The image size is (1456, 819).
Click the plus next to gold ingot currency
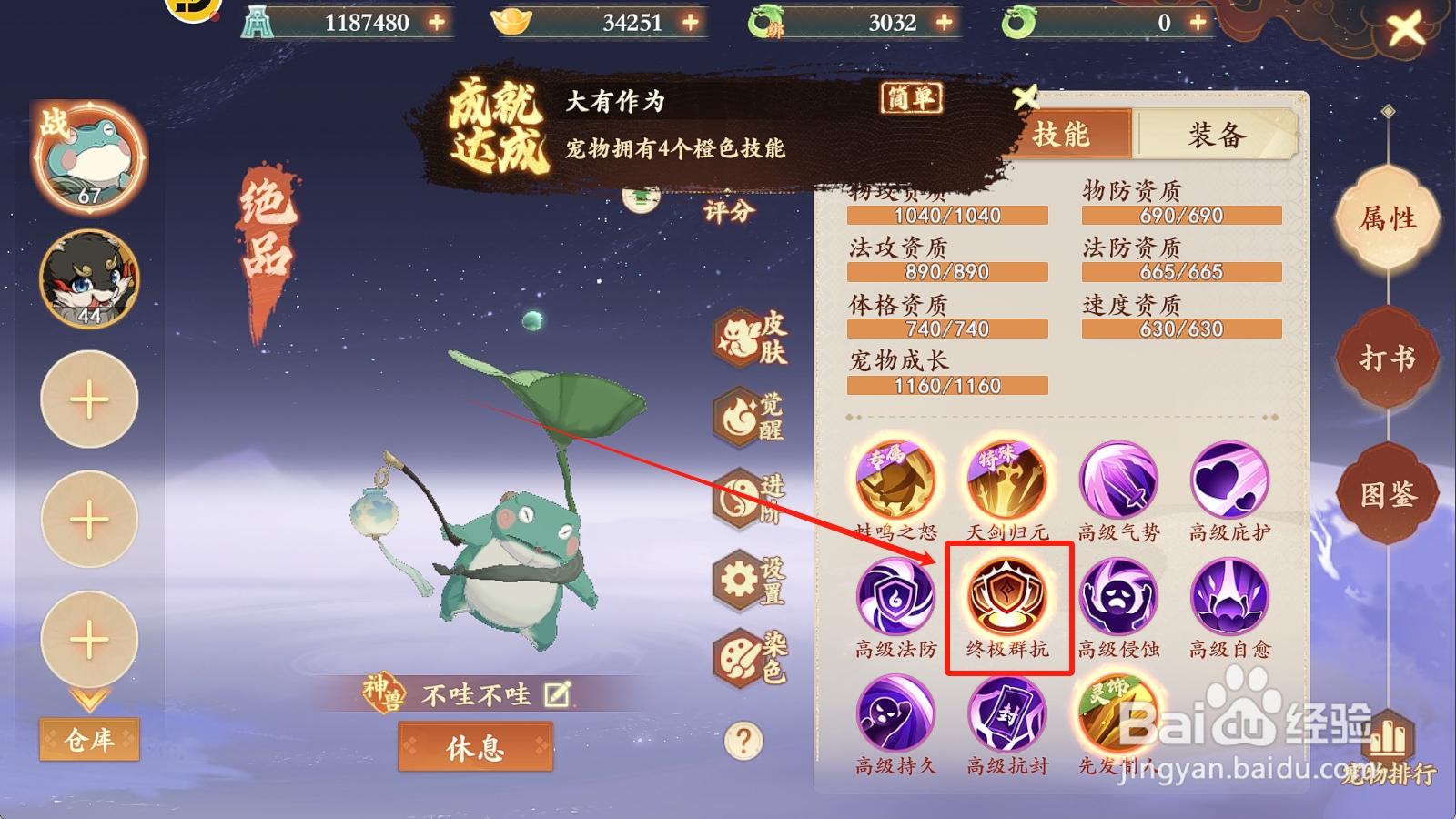click(x=691, y=21)
